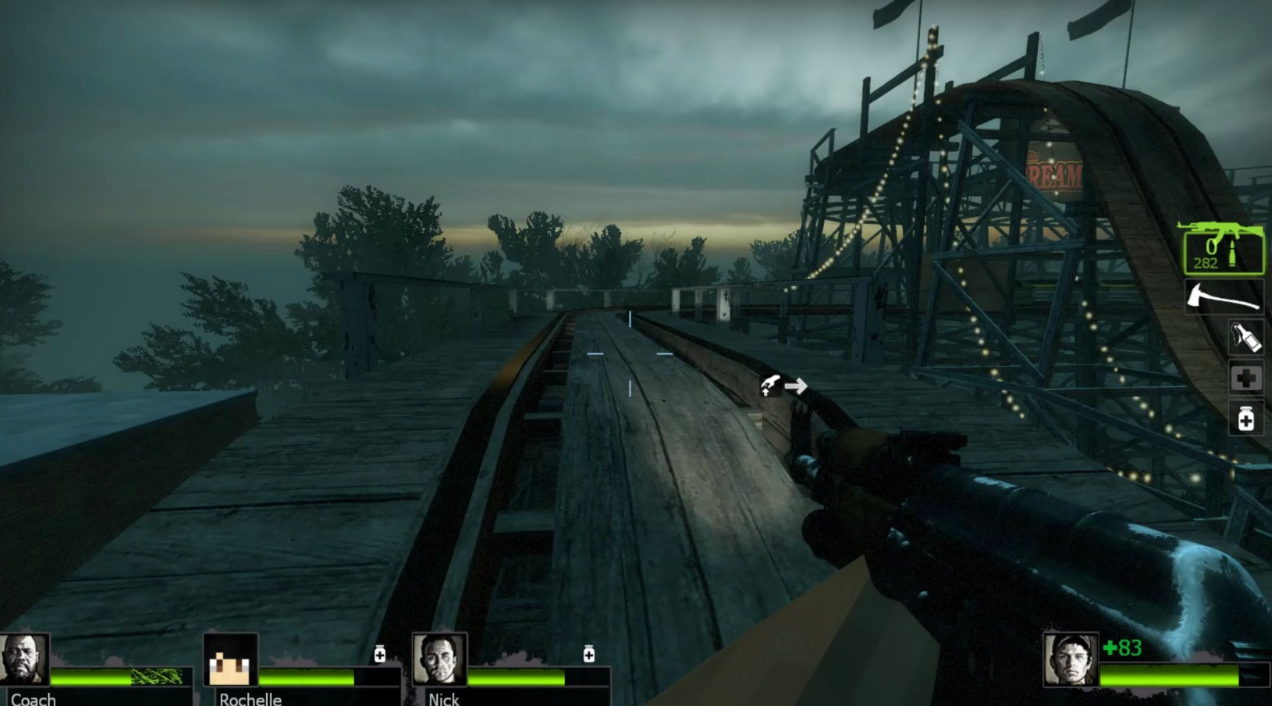
Task: Select Rochelle's pixel-face portrait
Action: [x=231, y=660]
